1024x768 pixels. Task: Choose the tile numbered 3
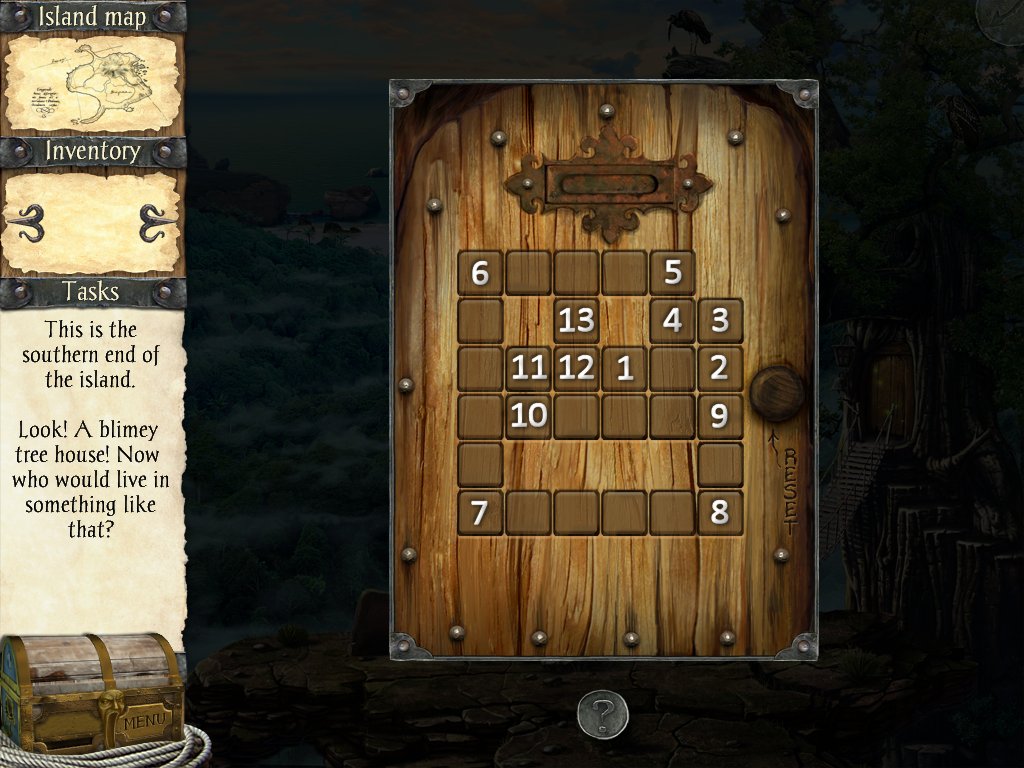[719, 320]
